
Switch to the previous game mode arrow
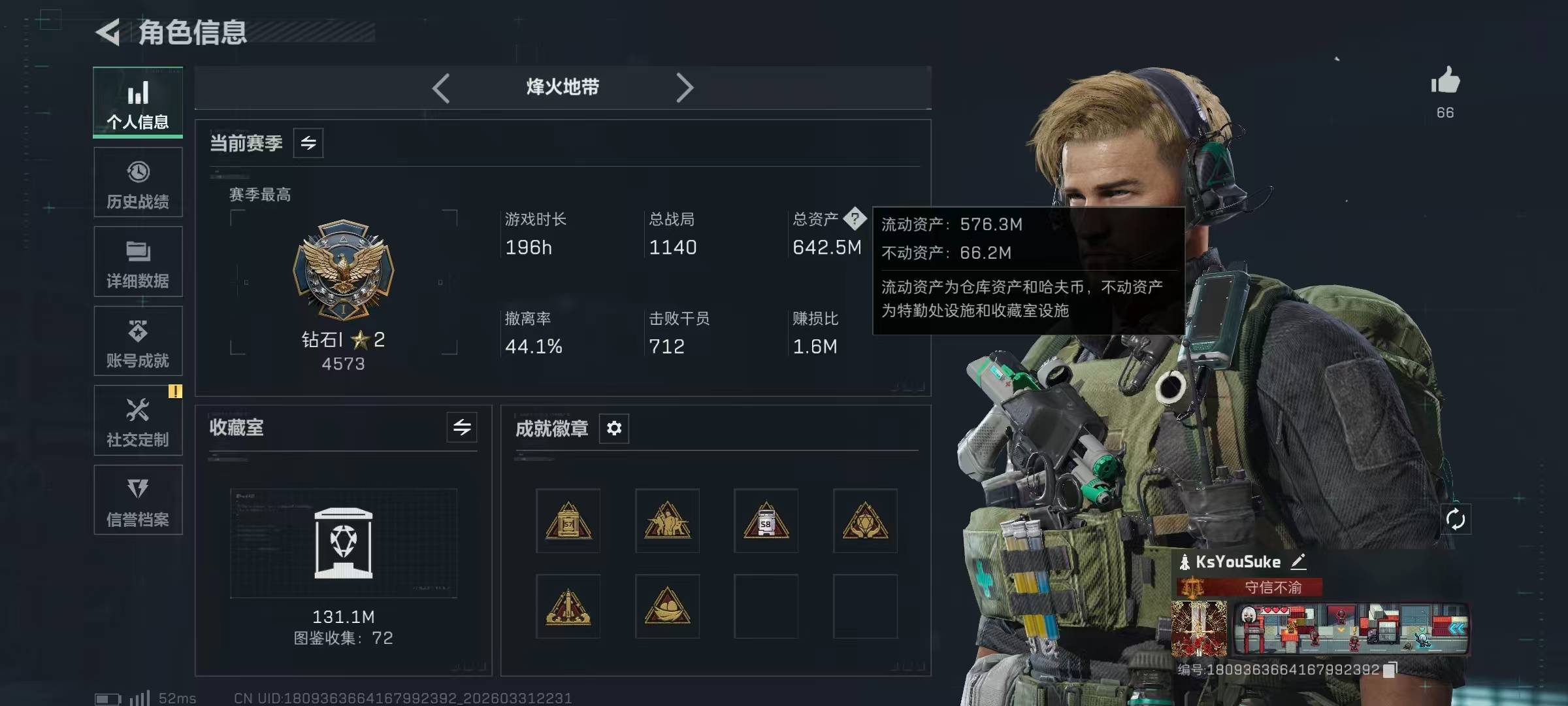[x=441, y=88]
